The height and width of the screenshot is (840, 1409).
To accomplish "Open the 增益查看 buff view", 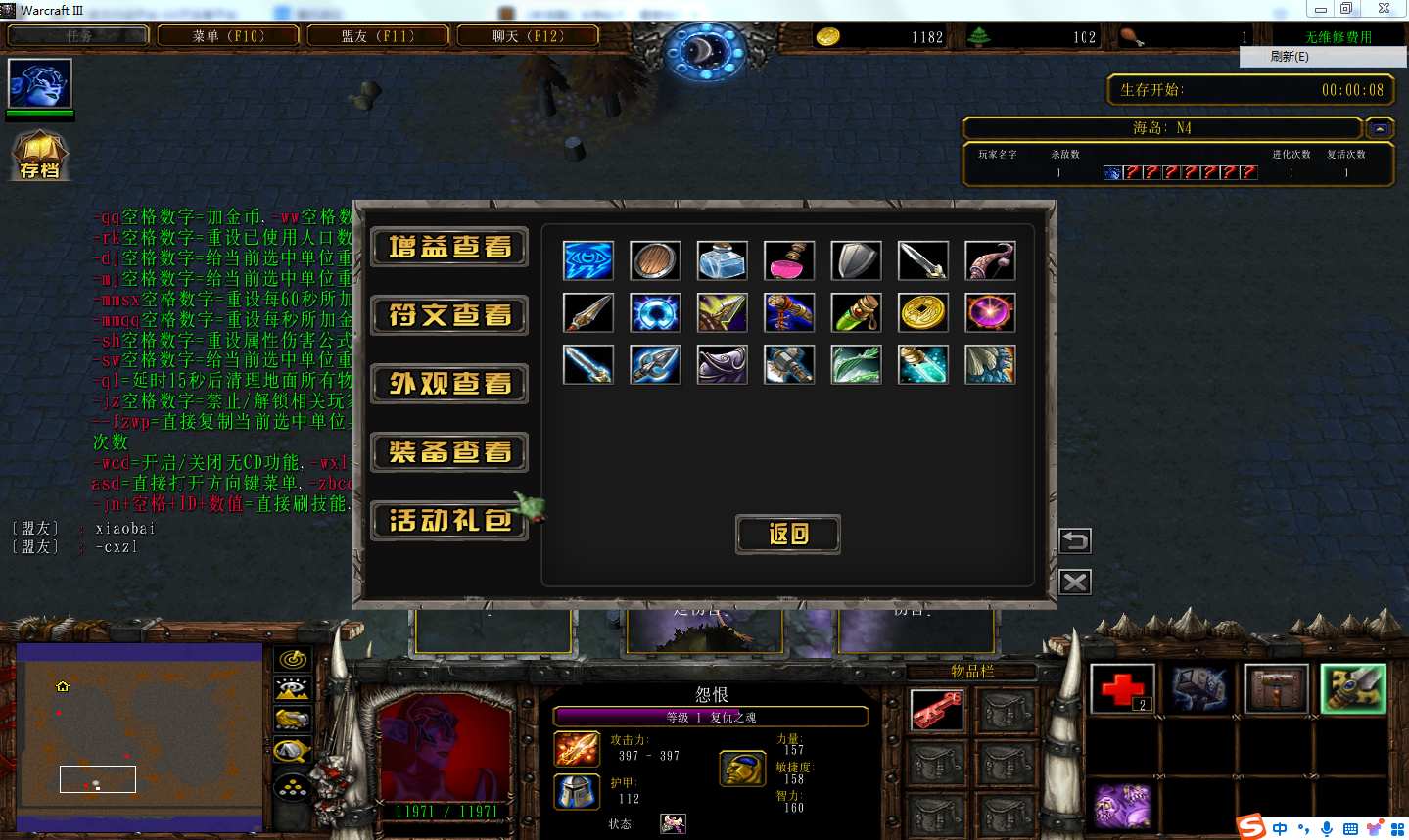I will click(x=449, y=247).
